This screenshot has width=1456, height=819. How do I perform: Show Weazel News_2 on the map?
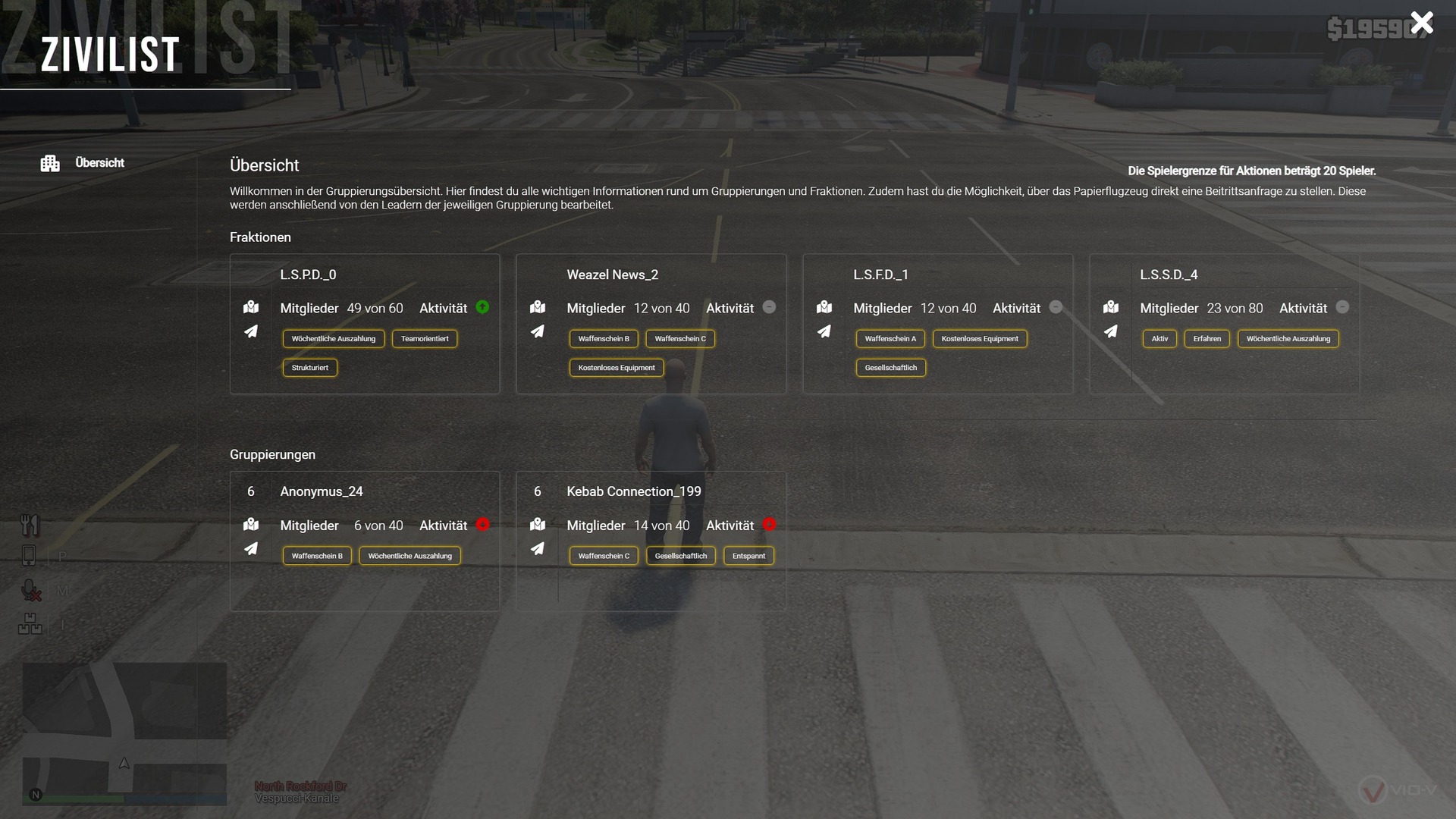tap(538, 307)
